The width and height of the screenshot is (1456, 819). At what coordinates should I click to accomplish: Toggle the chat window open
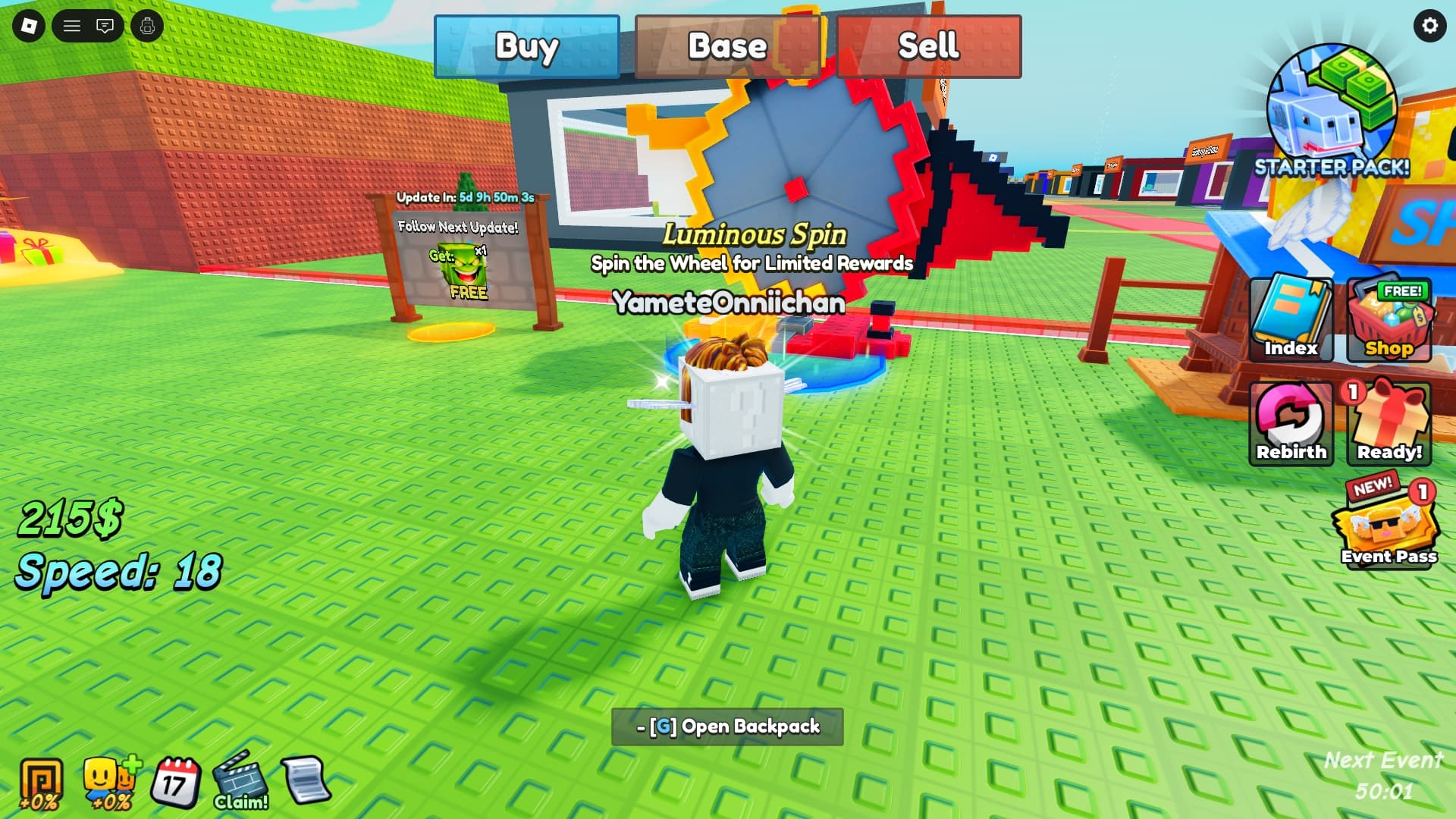pos(107,25)
